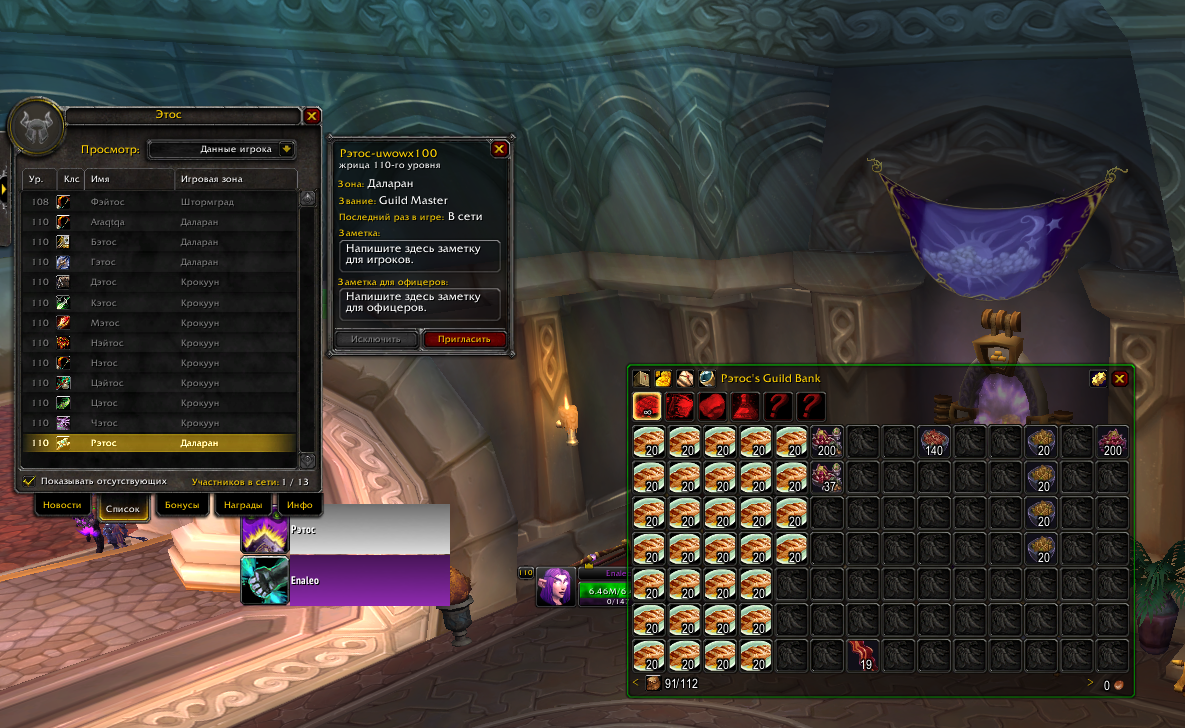Close the Рэтос-uwowx100 member detail panel
This screenshot has height=728, width=1185.
(x=500, y=149)
